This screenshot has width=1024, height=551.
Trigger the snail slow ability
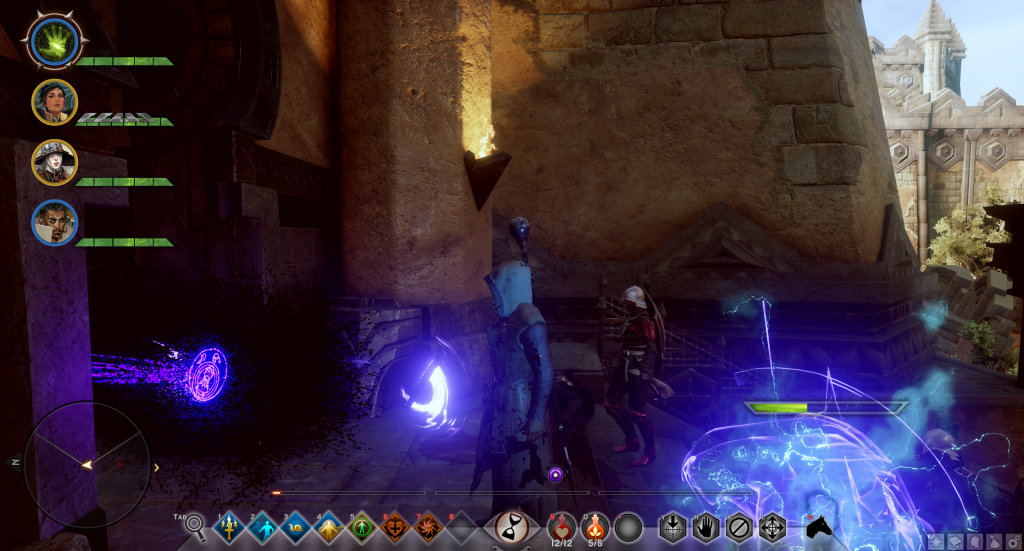tap(296, 526)
